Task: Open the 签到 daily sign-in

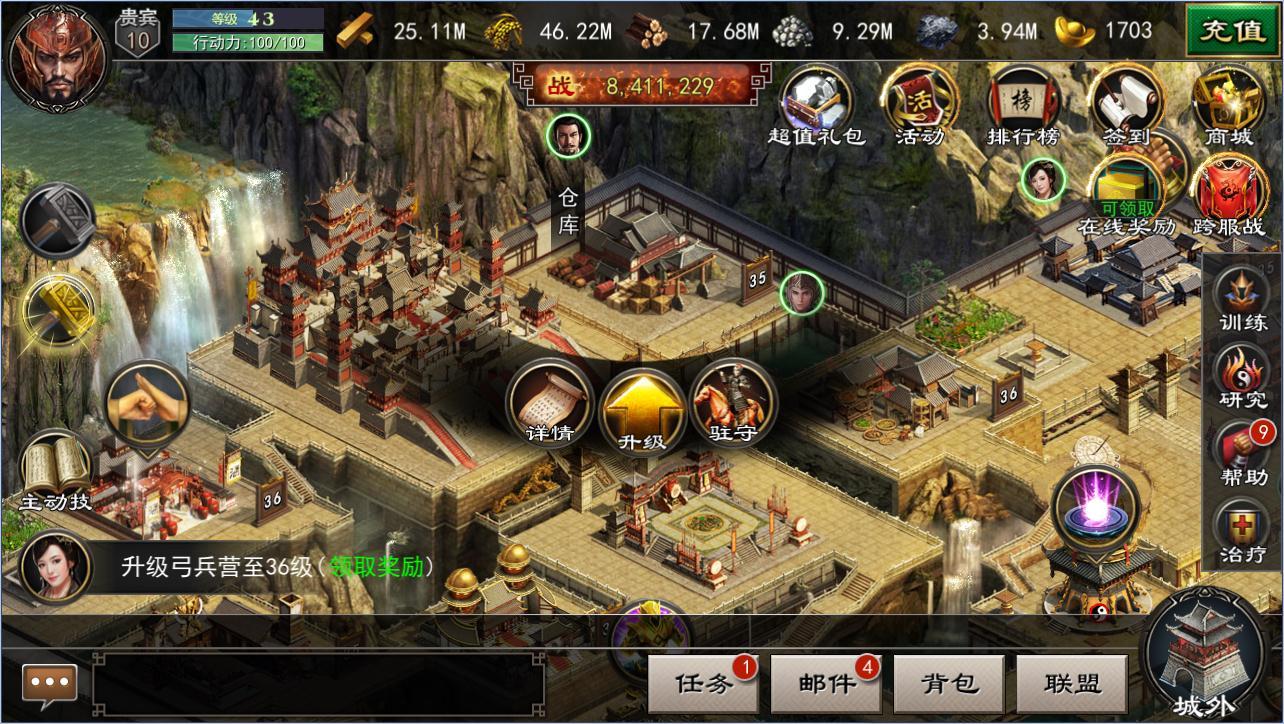Action: (x=1126, y=102)
